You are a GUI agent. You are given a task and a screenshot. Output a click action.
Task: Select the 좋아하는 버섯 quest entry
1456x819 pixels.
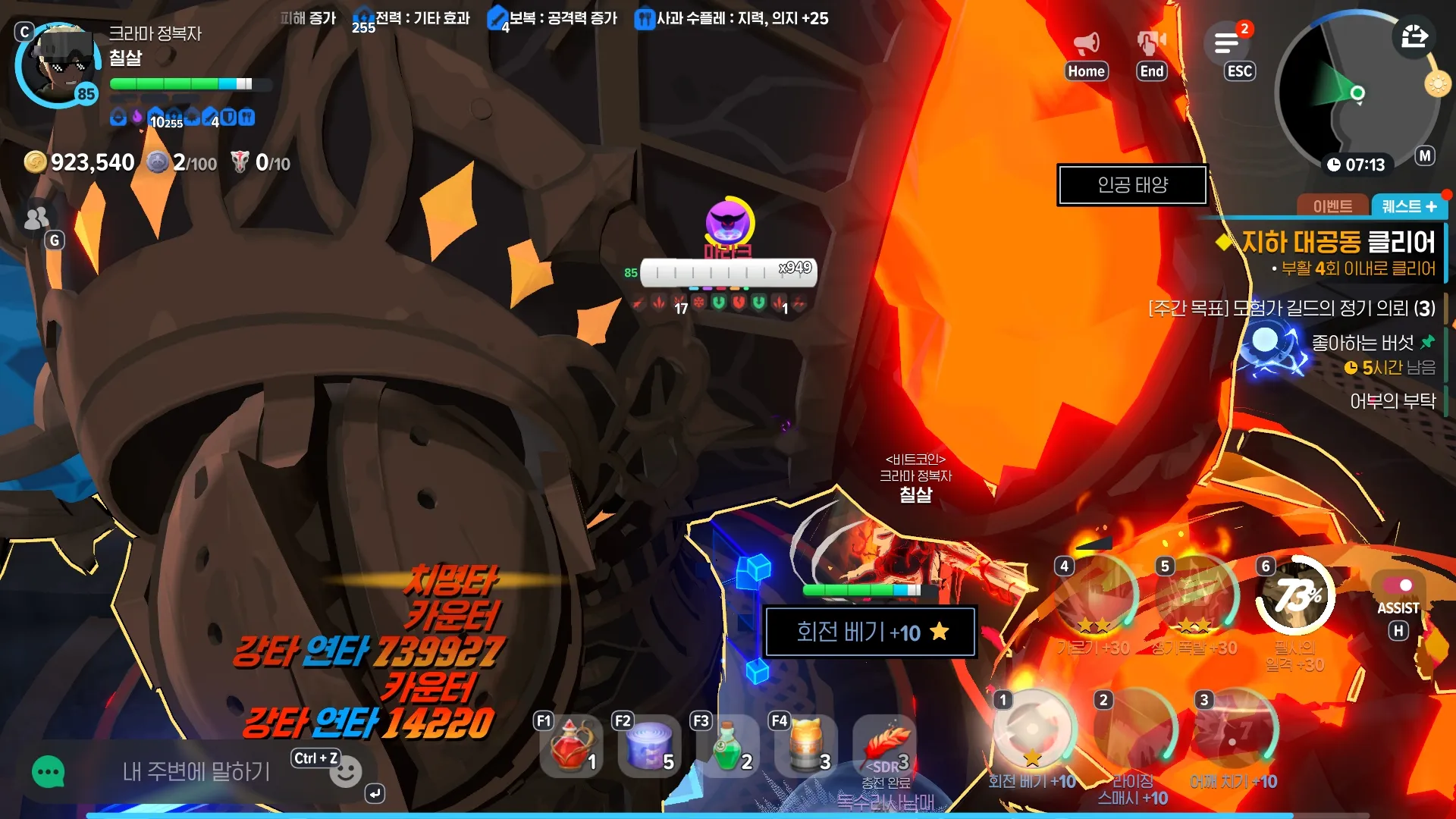pos(1363,344)
